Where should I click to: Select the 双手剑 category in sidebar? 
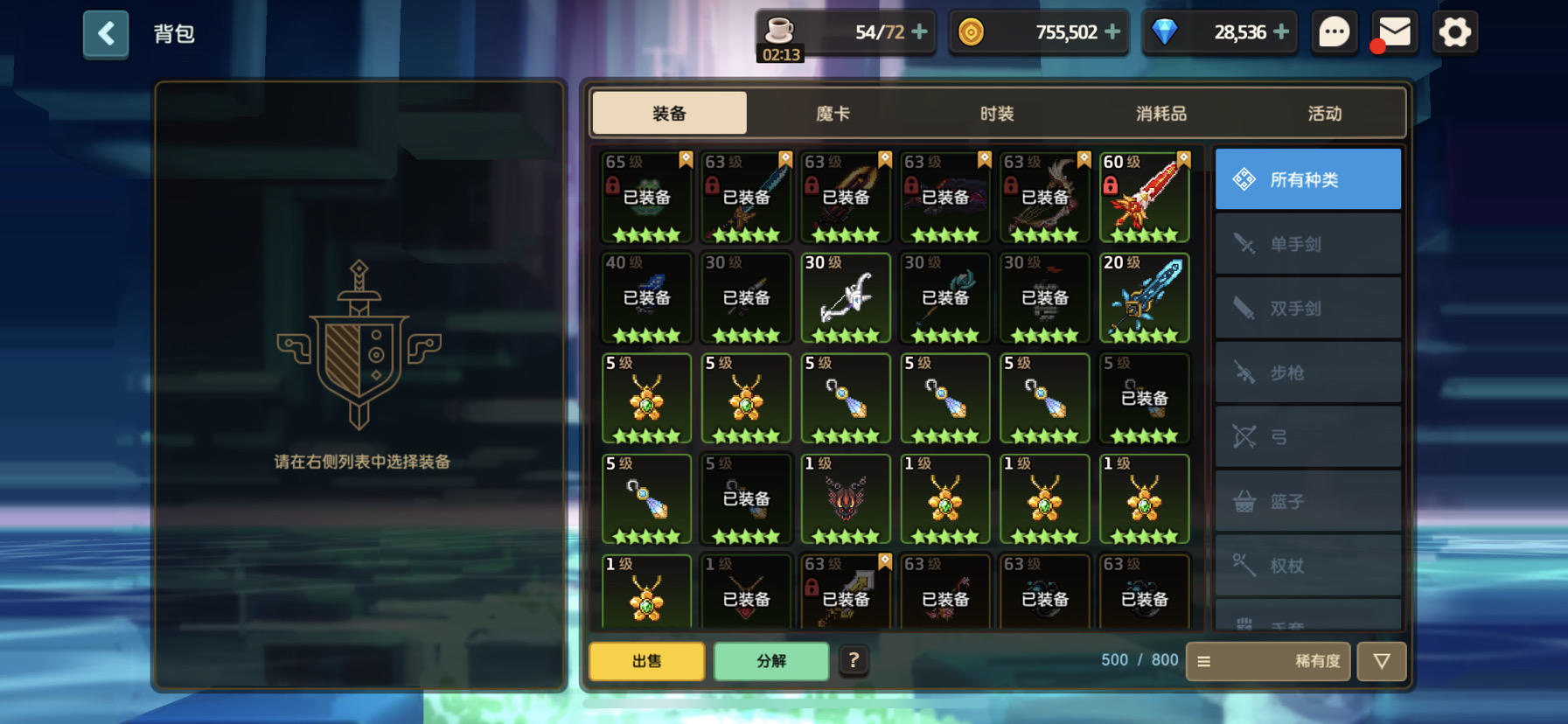(1307, 309)
